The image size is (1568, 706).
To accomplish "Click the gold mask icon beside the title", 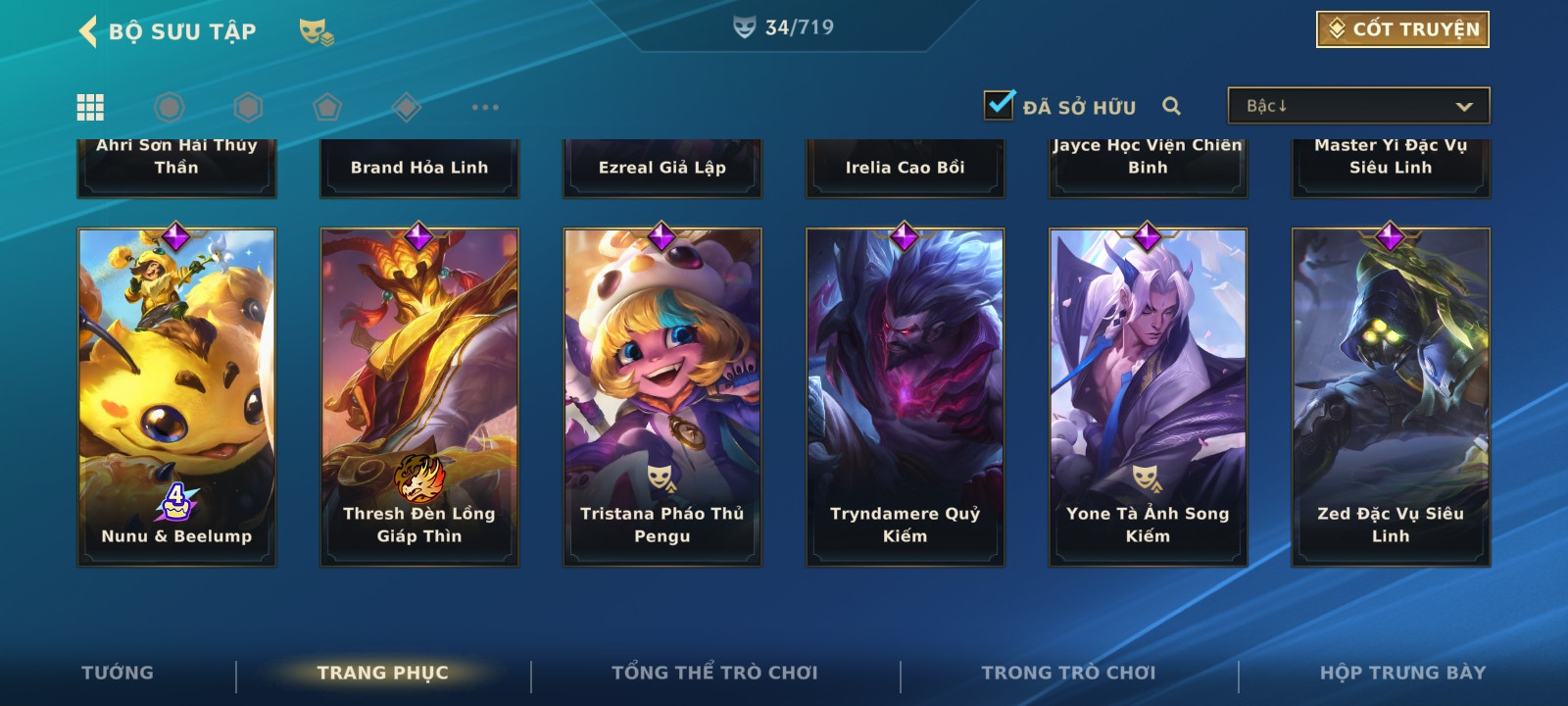I will pos(316,32).
